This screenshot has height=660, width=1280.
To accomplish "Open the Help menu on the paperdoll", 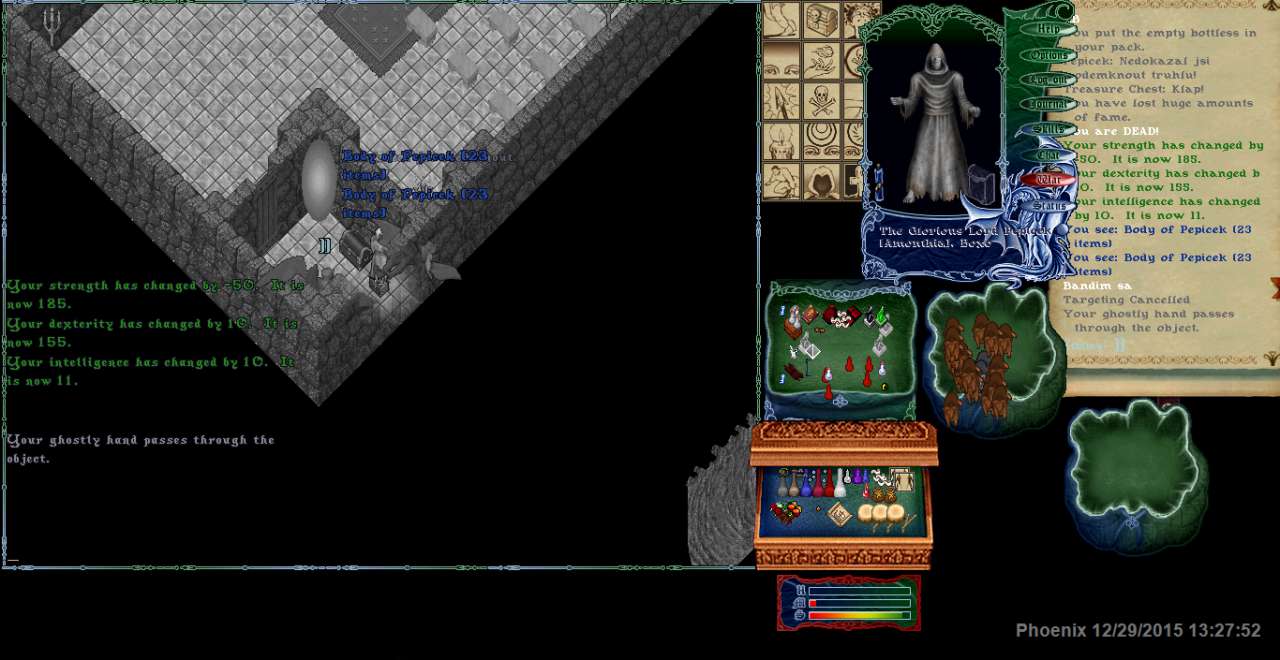I will pos(1047,29).
